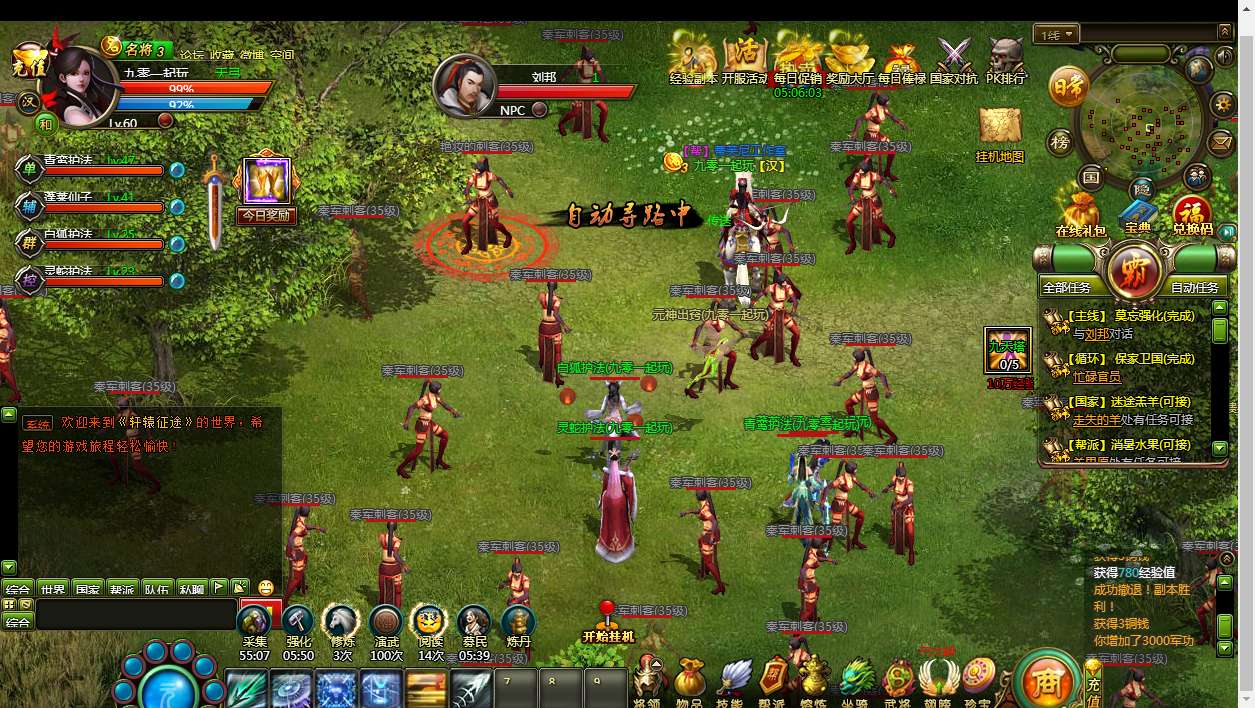Image resolution: width=1255 pixels, height=708 pixels.
Task: Open the 物品 inventory bag
Action: coord(689,680)
